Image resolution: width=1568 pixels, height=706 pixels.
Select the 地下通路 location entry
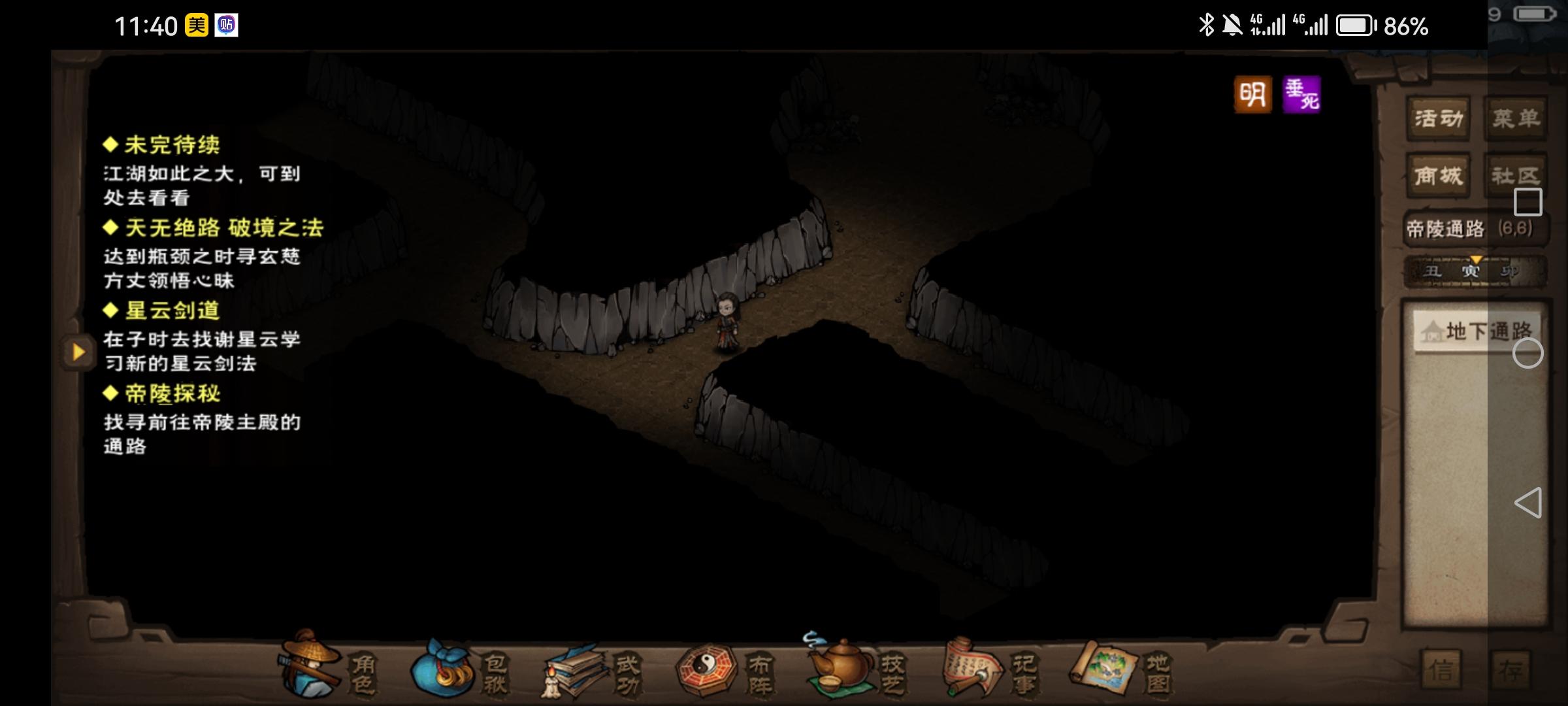click(1477, 331)
